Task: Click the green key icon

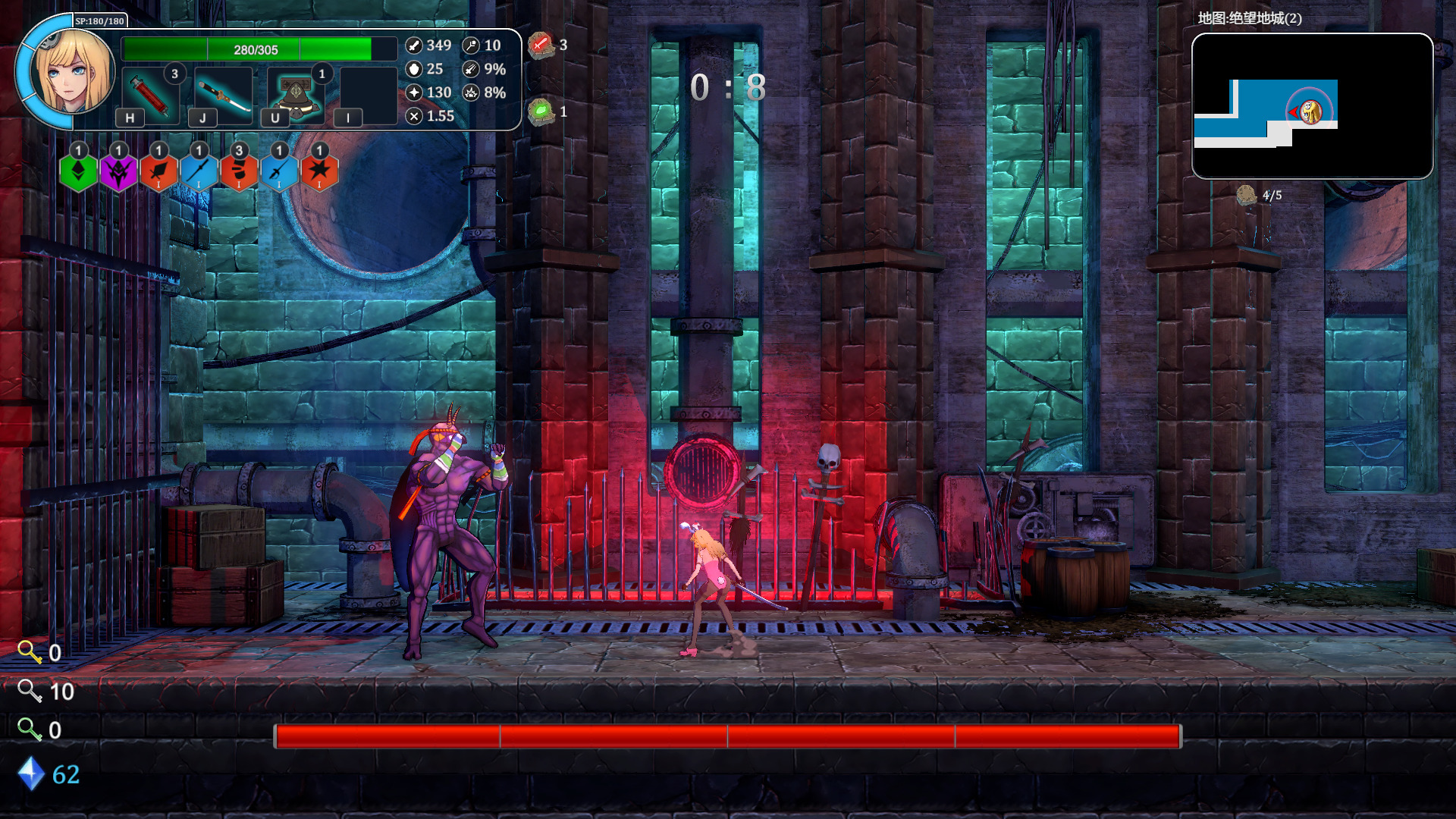Action: tap(30, 730)
